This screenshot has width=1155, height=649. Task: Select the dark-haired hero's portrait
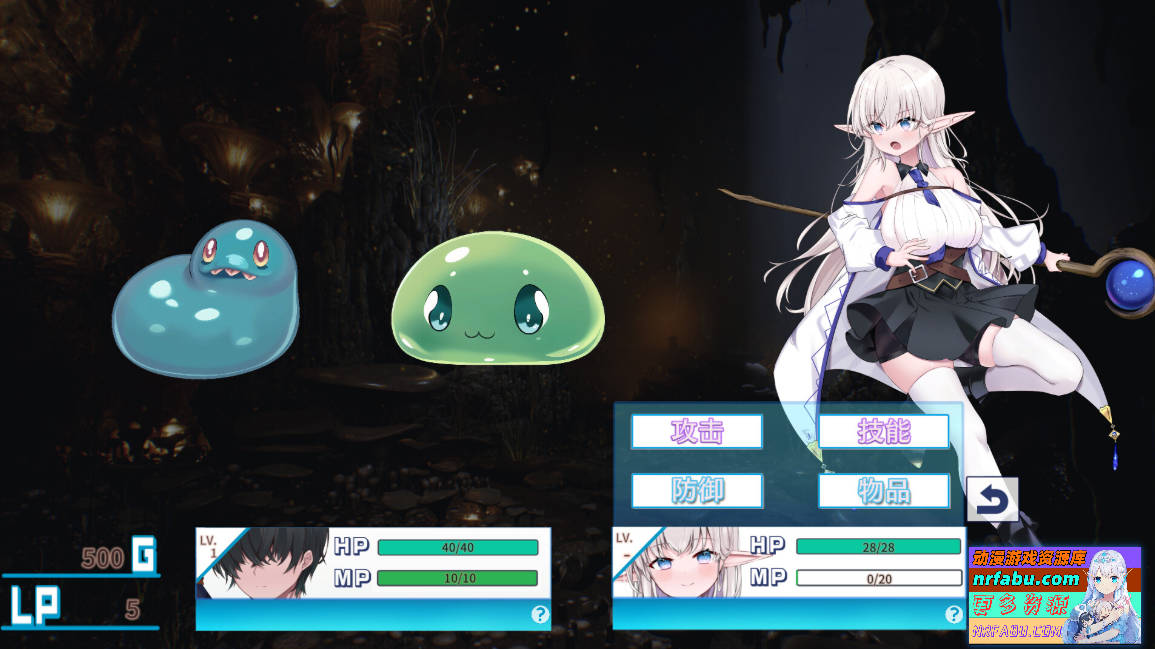pyautogui.click(x=265, y=563)
